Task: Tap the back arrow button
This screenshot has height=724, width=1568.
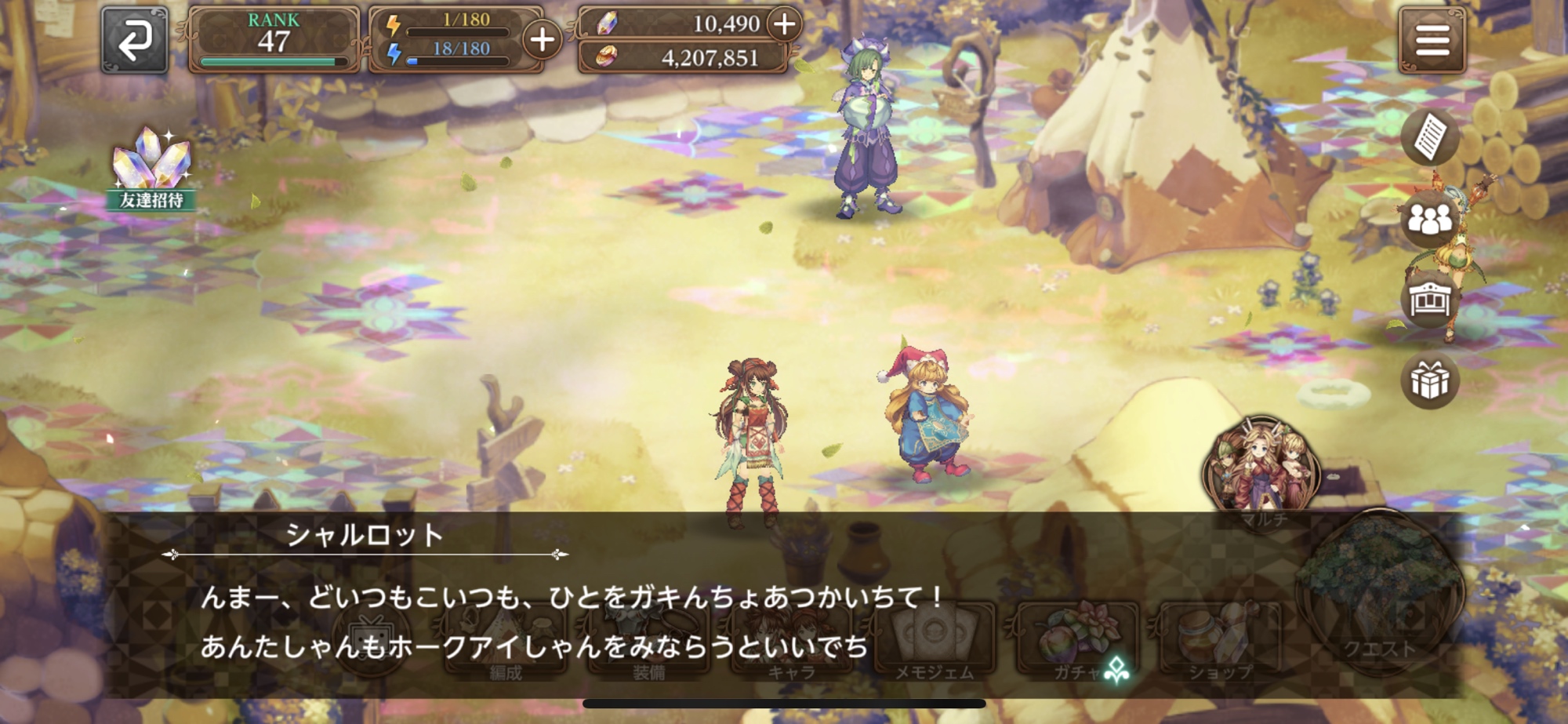Action: point(135,40)
